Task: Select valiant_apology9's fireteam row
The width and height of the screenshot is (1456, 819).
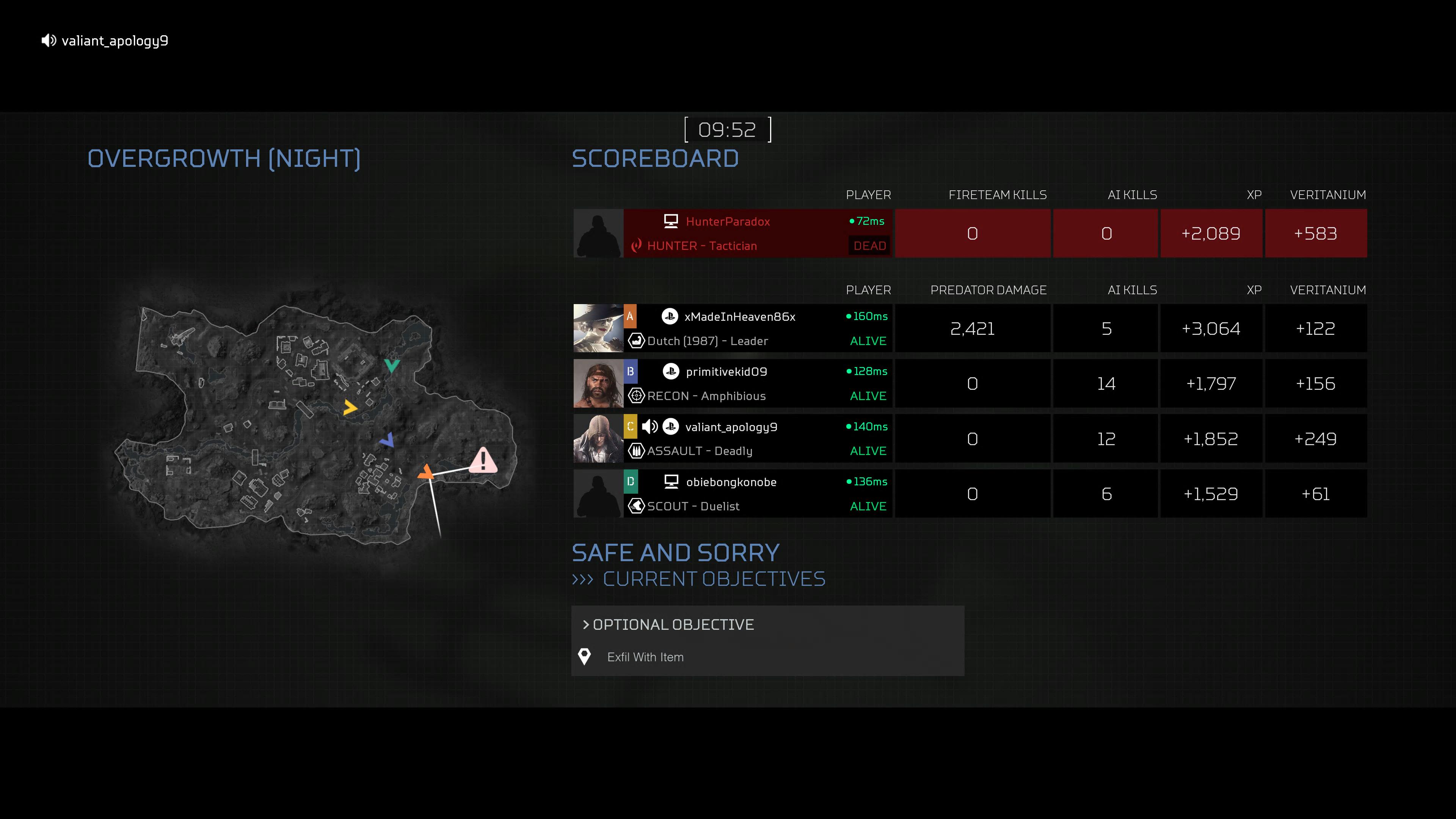Action: click(x=758, y=439)
